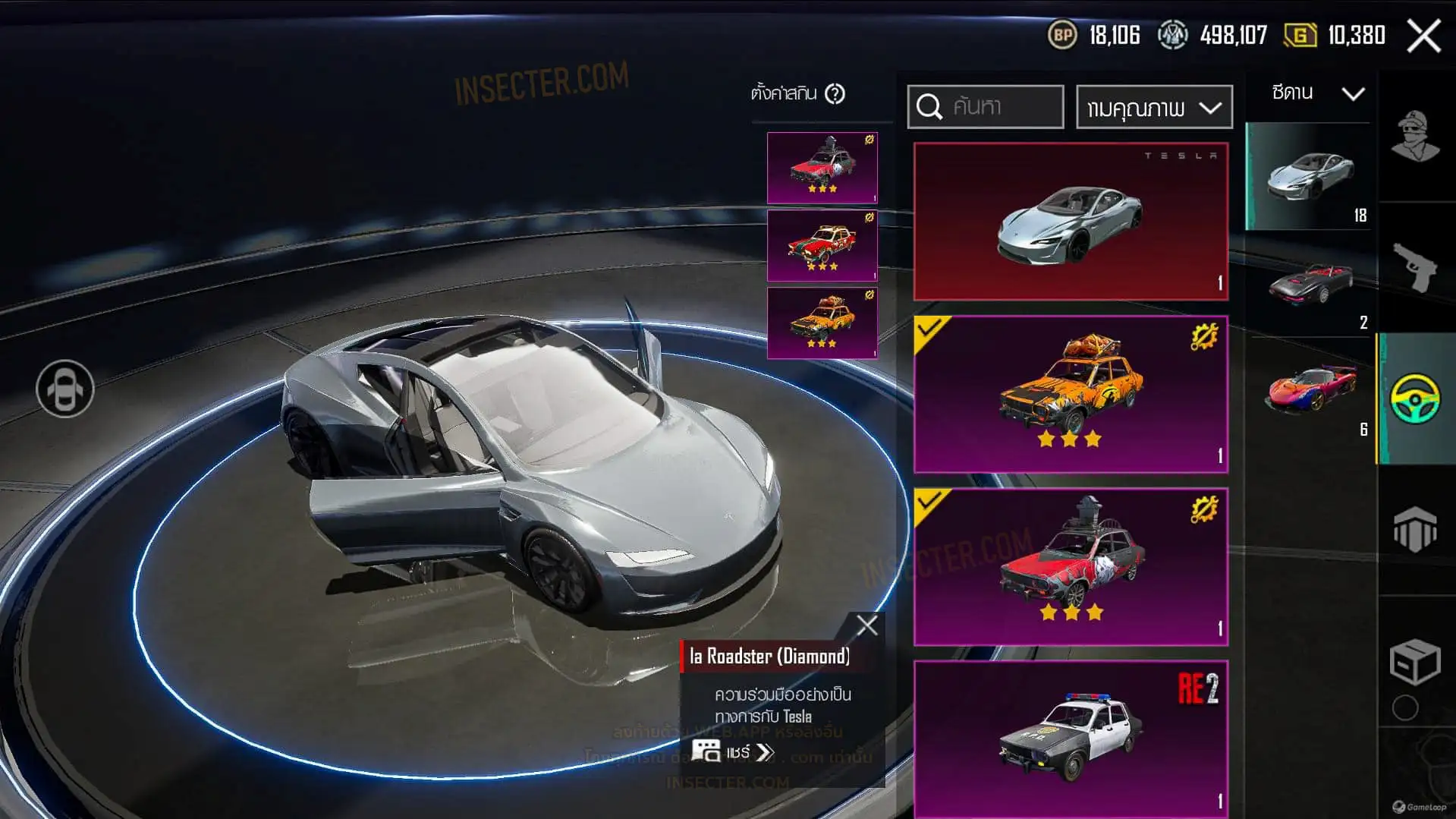
Task: Select the green-red Dacia preset slot
Action: (822, 246)
